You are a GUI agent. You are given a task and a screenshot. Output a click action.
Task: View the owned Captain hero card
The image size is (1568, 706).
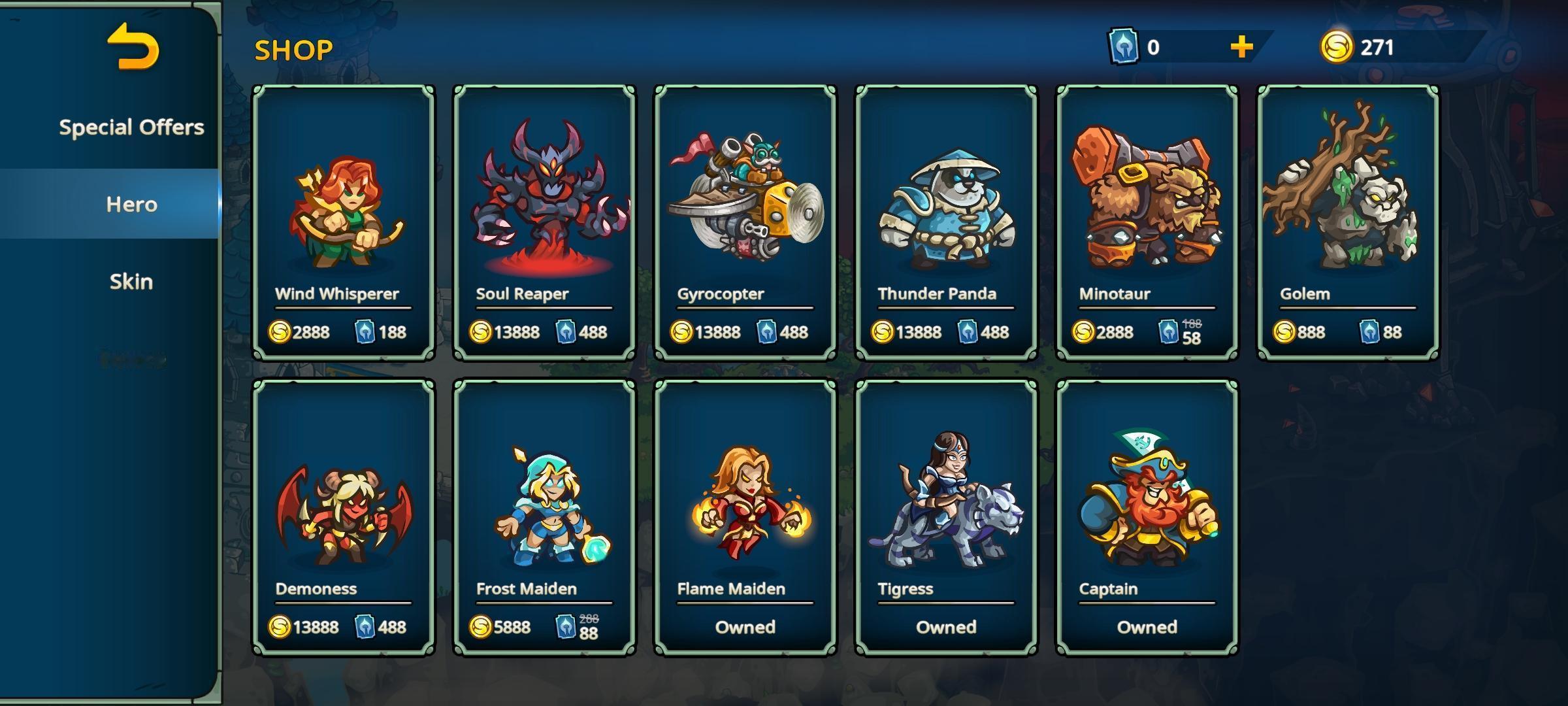pyautogui.click(x=1147, y=517)
